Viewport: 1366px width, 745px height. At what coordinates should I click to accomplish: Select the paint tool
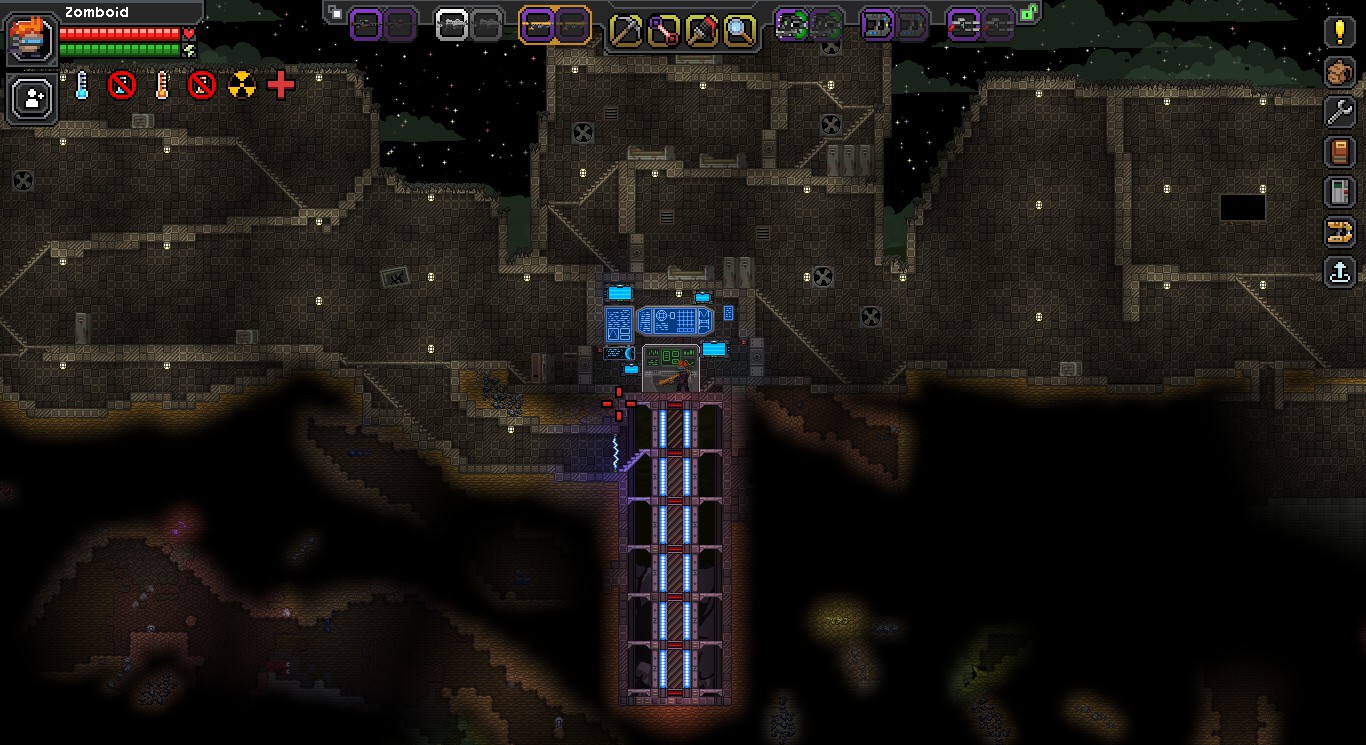tap(702, 30)
